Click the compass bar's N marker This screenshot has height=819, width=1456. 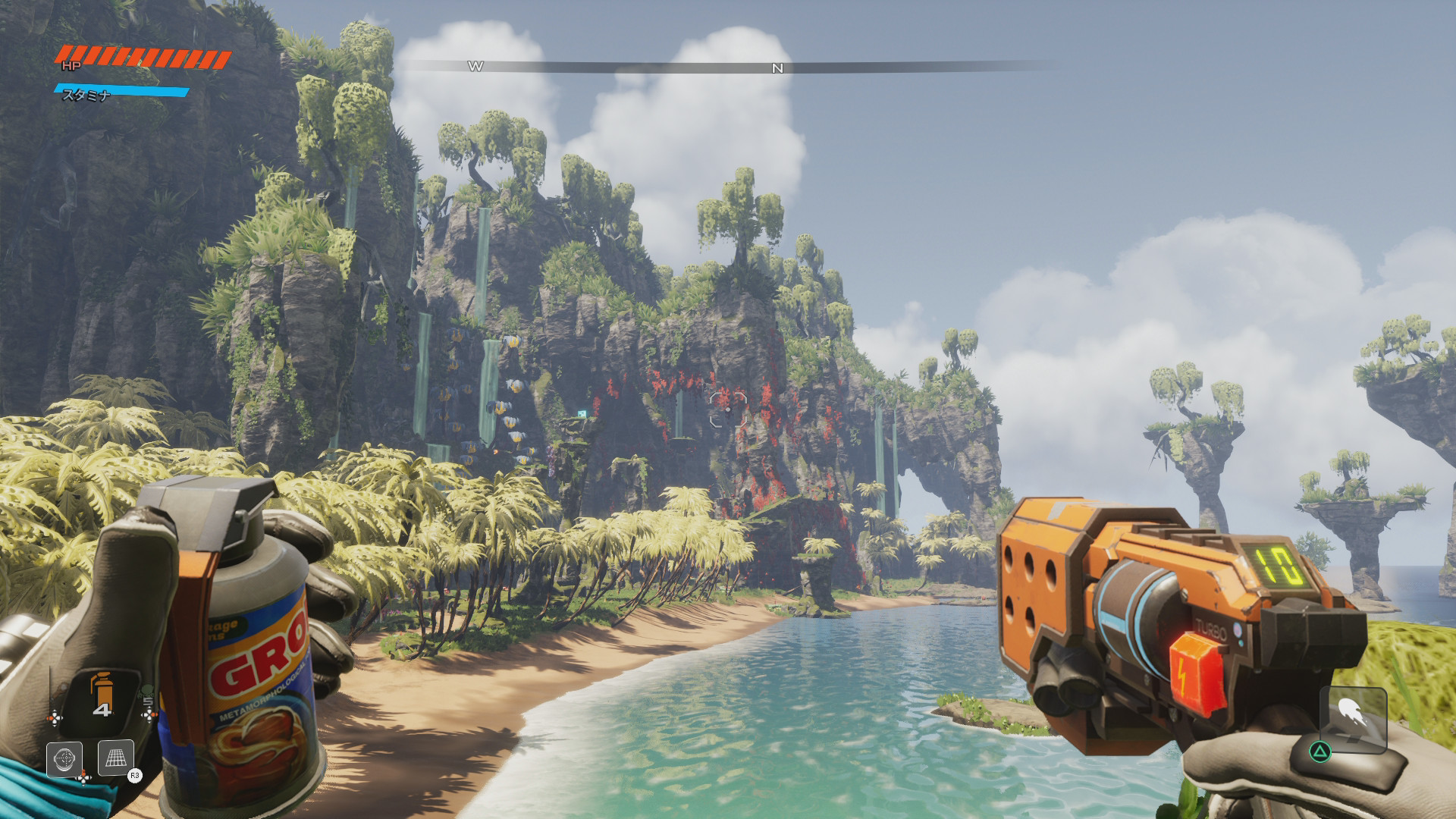tap(777, 68)
